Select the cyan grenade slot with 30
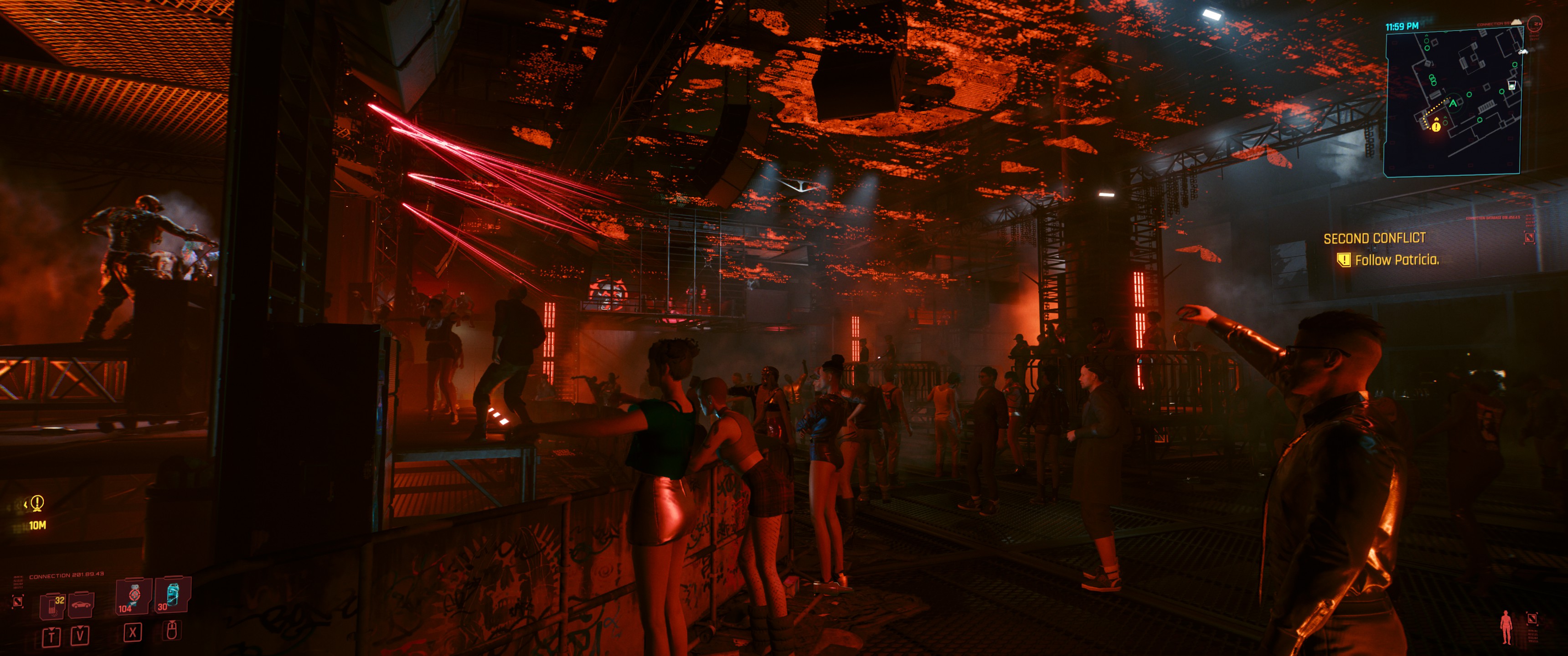 pos(172,594)
